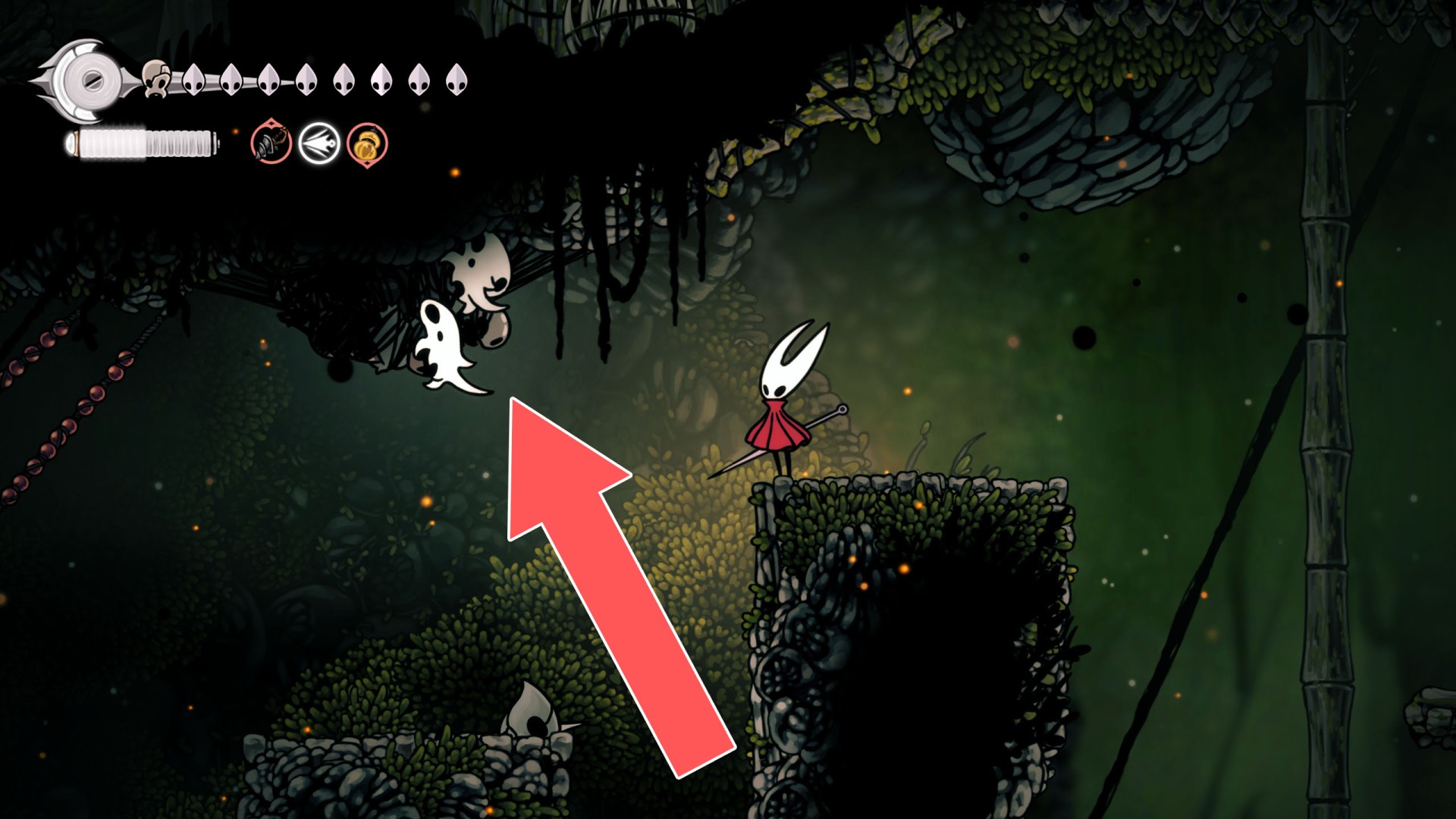Click the white Straight Pin tool icon
Image resolution: width=1456 pixels, height=819 pixels.
pyautogui.click(x=318, y=141)
